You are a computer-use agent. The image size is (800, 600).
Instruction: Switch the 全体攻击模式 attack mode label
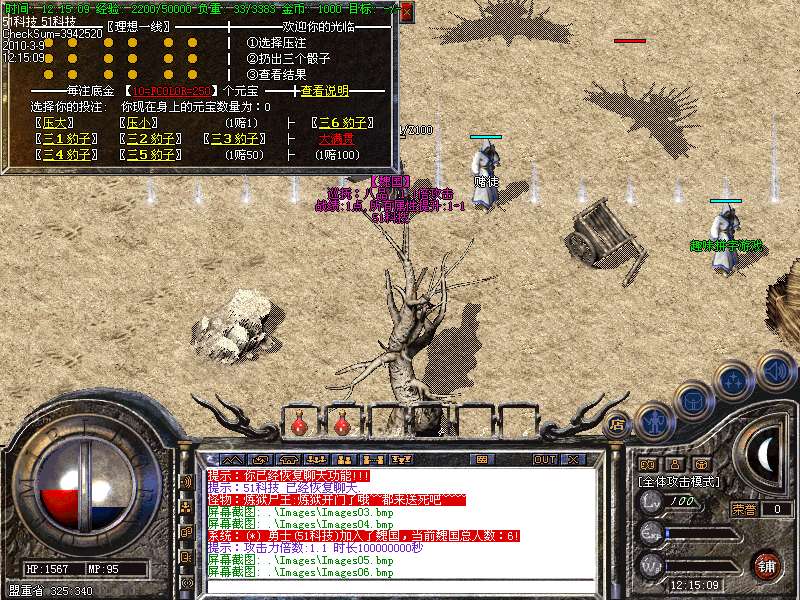(678, 481)
